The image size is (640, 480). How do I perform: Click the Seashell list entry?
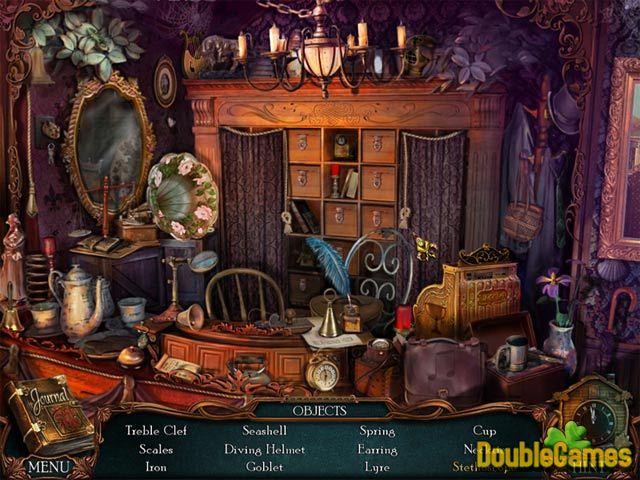(x=265, y=431)
